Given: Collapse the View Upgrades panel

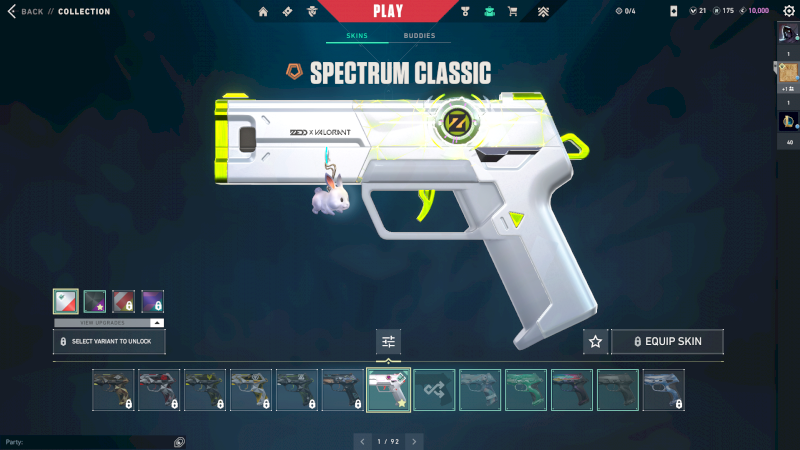Looking at the screenshot, I should 157,323.
